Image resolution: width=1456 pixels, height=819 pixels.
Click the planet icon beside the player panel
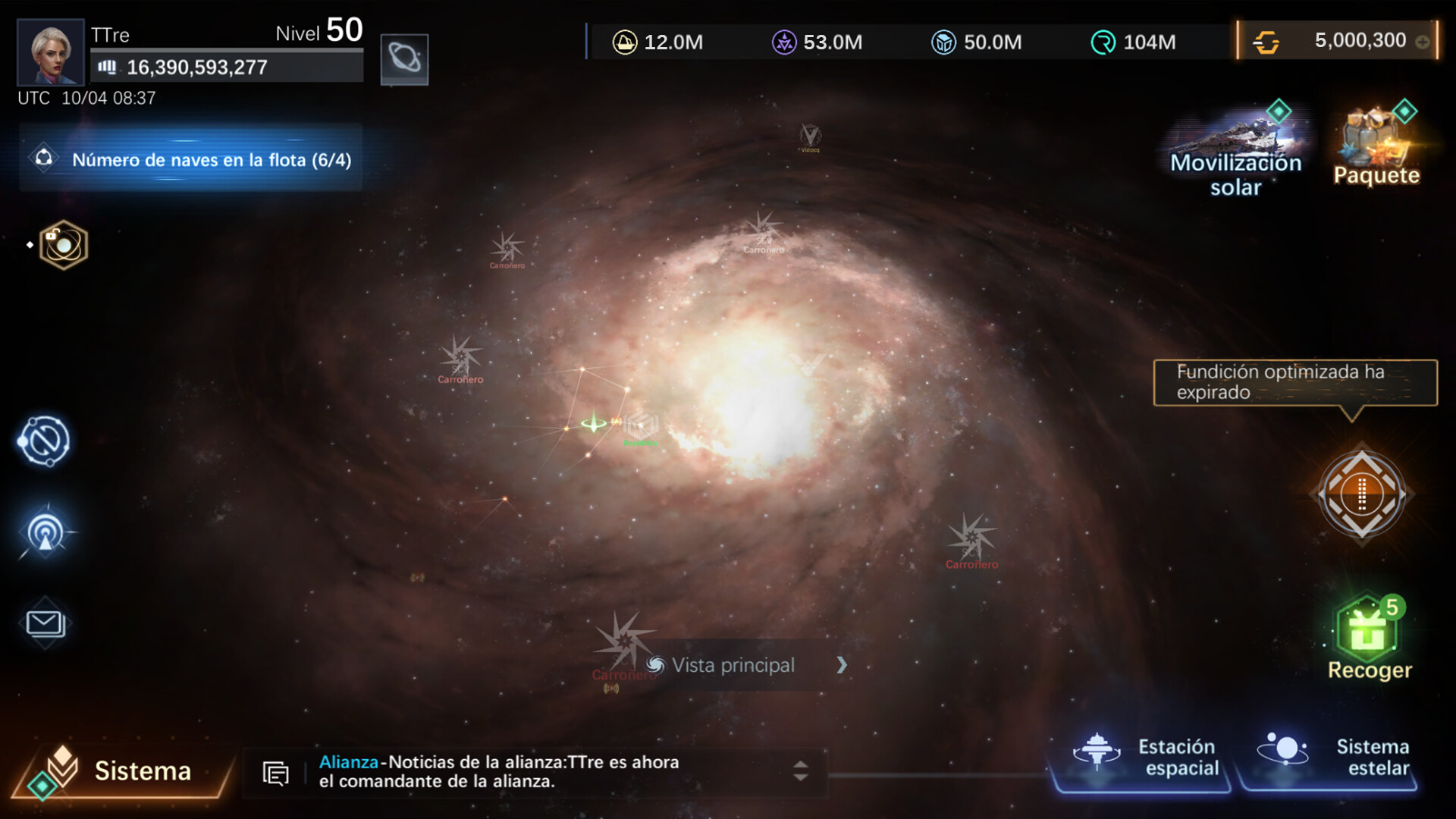tap(404, 58)
